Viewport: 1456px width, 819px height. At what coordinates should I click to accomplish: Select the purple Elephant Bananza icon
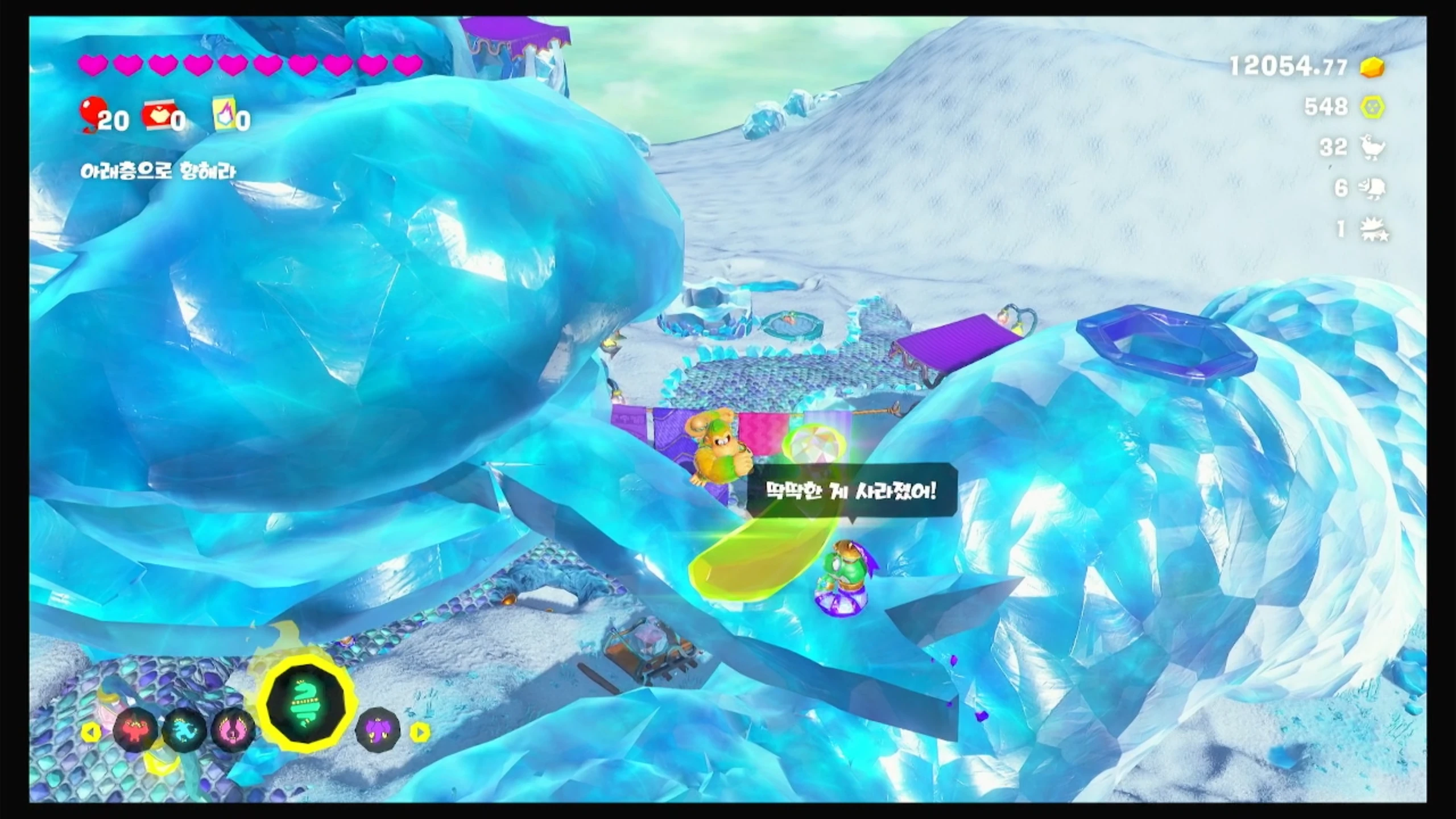(378, 731)
